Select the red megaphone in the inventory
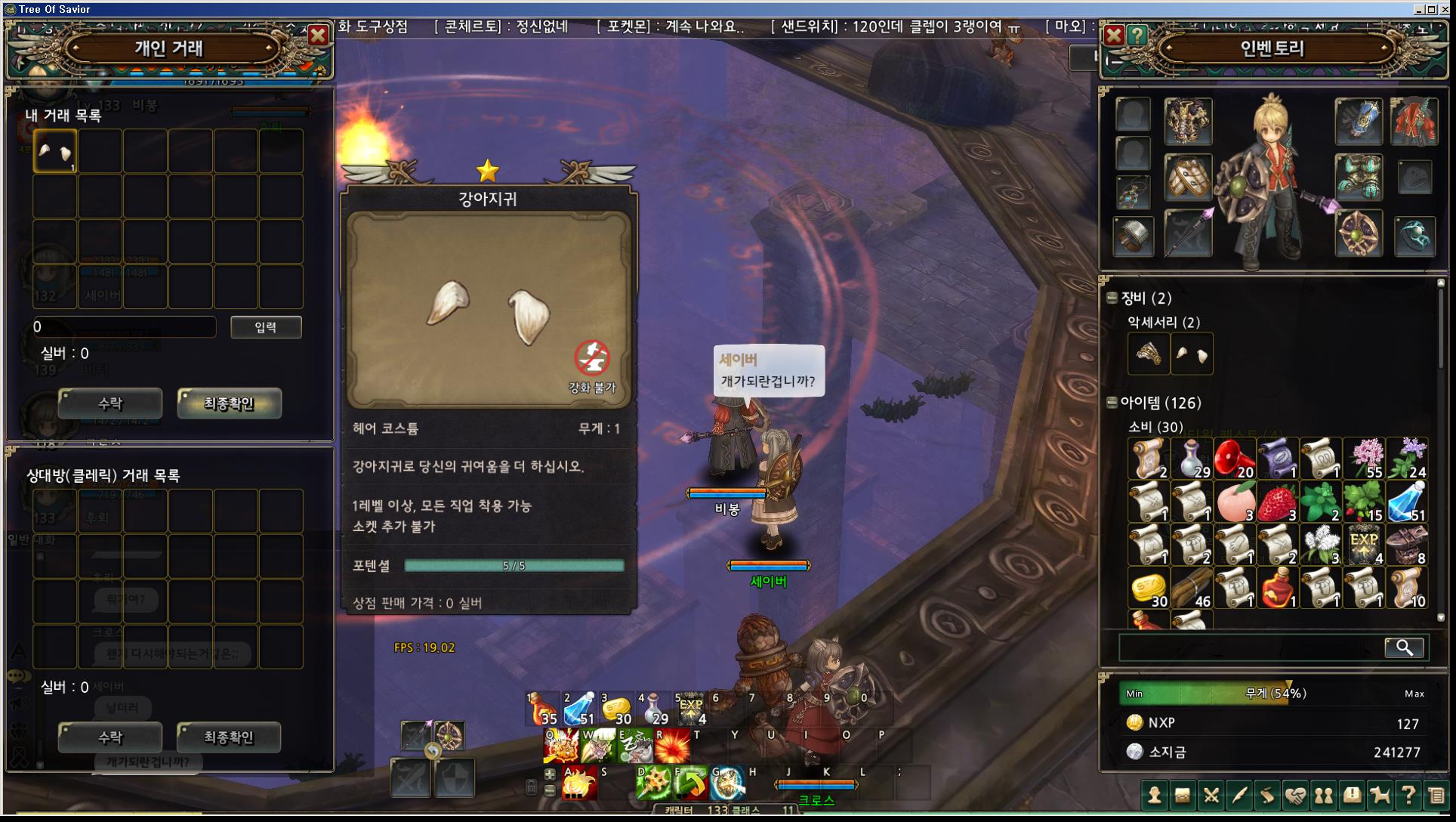Screen dimensions: 1456x822 click(1235, 459)
